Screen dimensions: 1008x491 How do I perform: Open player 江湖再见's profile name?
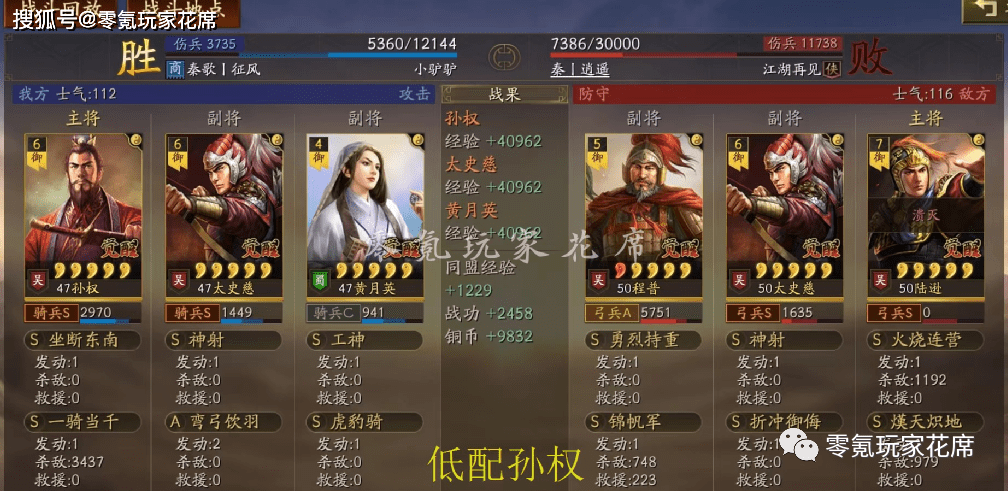pyautogui.click(x=791, y=70)
